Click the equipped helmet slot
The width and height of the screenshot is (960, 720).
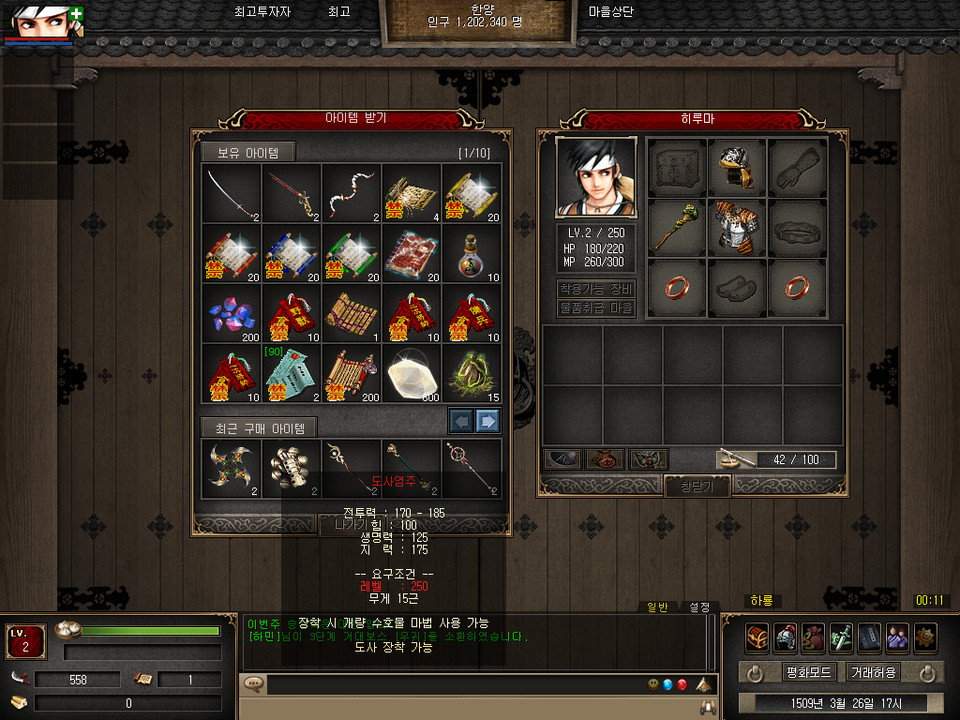(736, 168)
